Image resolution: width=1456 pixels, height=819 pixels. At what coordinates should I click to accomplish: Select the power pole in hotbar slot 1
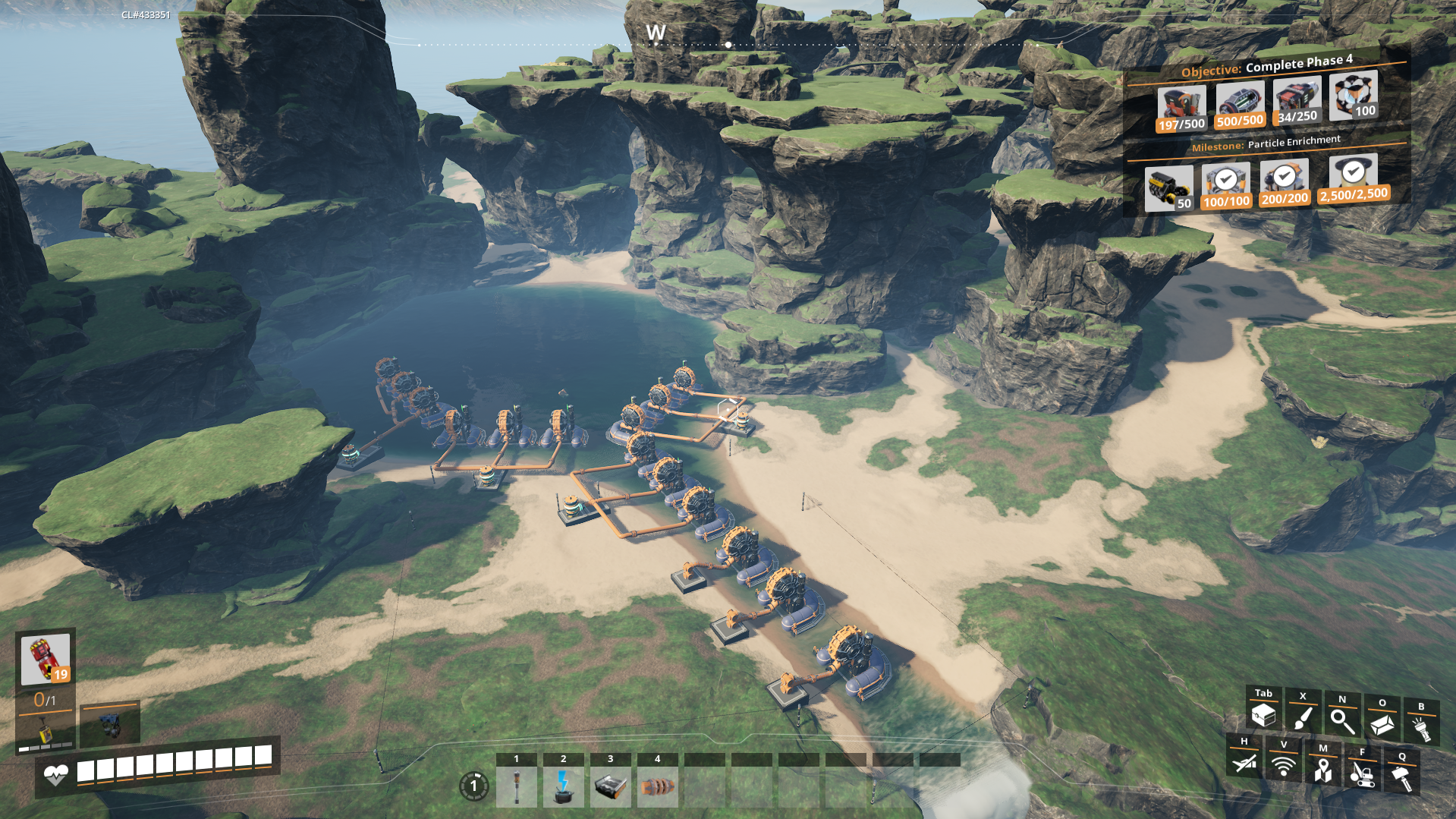(x=517, y=786)
